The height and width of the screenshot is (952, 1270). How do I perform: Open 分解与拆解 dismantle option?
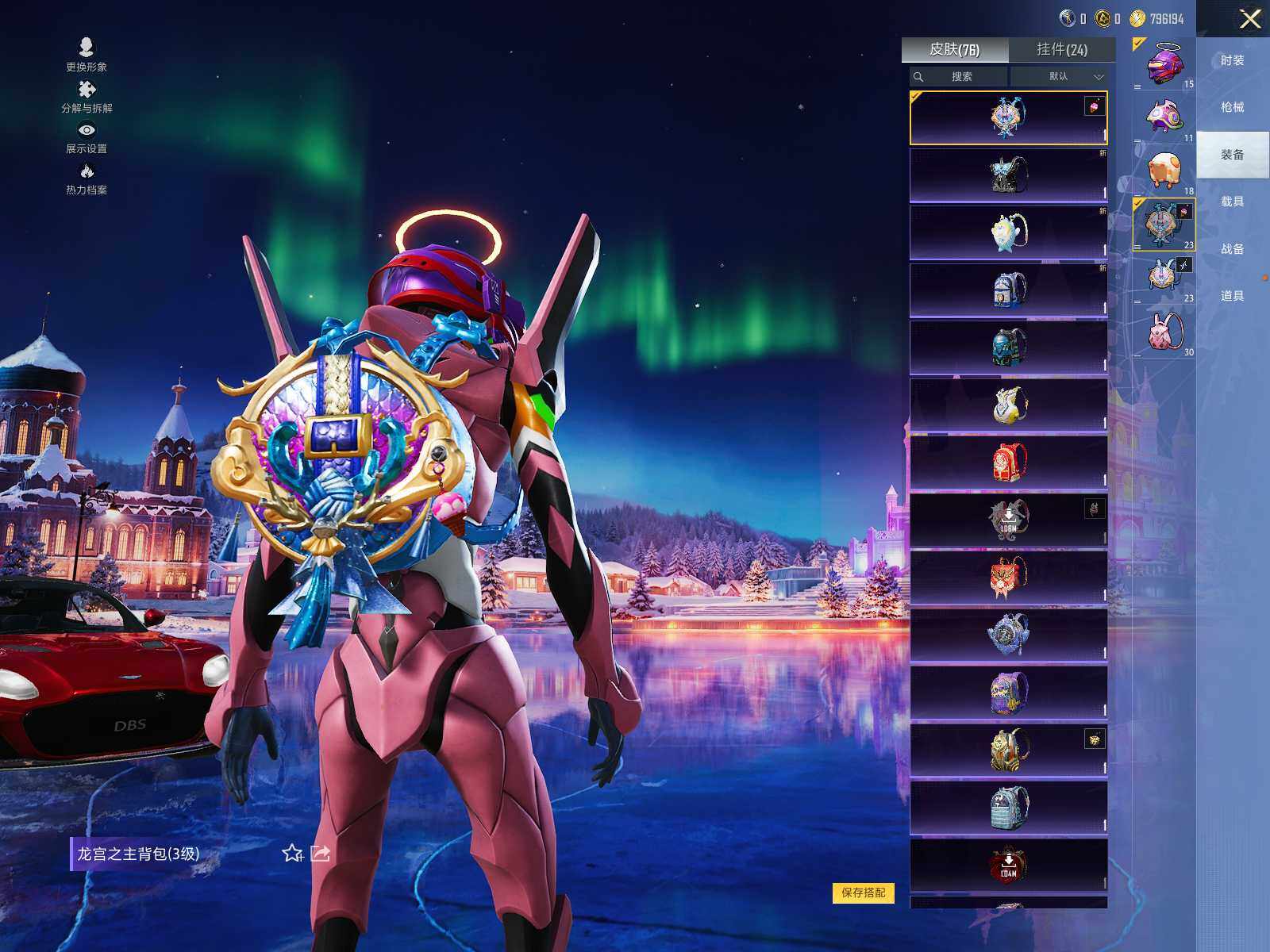coord(87,97)
